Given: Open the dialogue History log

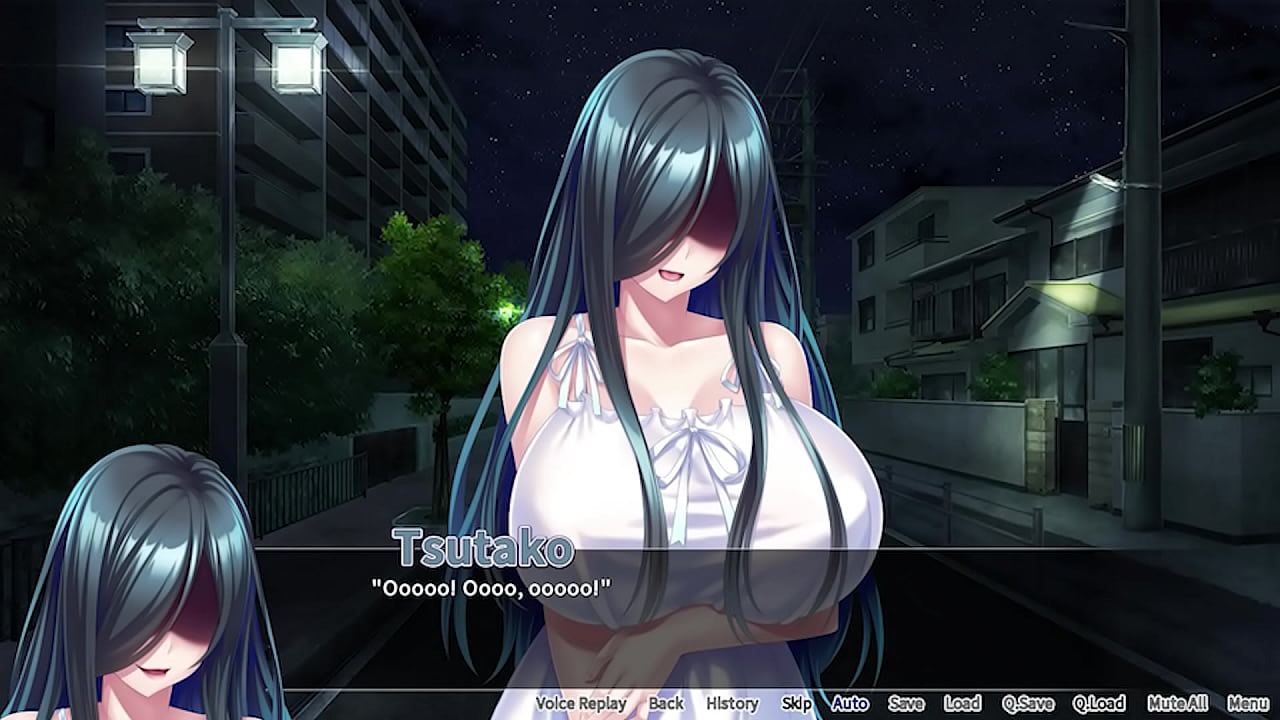Looking at the screenshot, I should 732,703.
